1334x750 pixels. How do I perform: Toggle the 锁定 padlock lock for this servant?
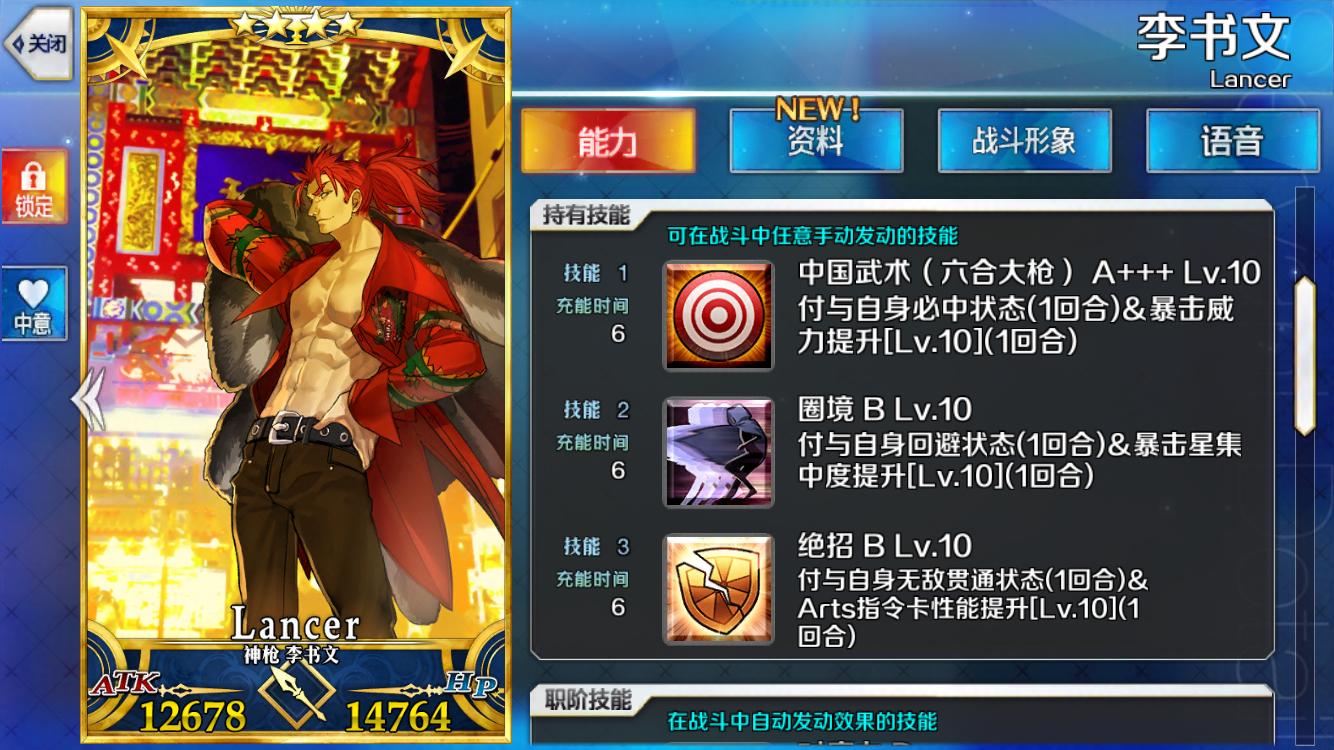[35, 185]
